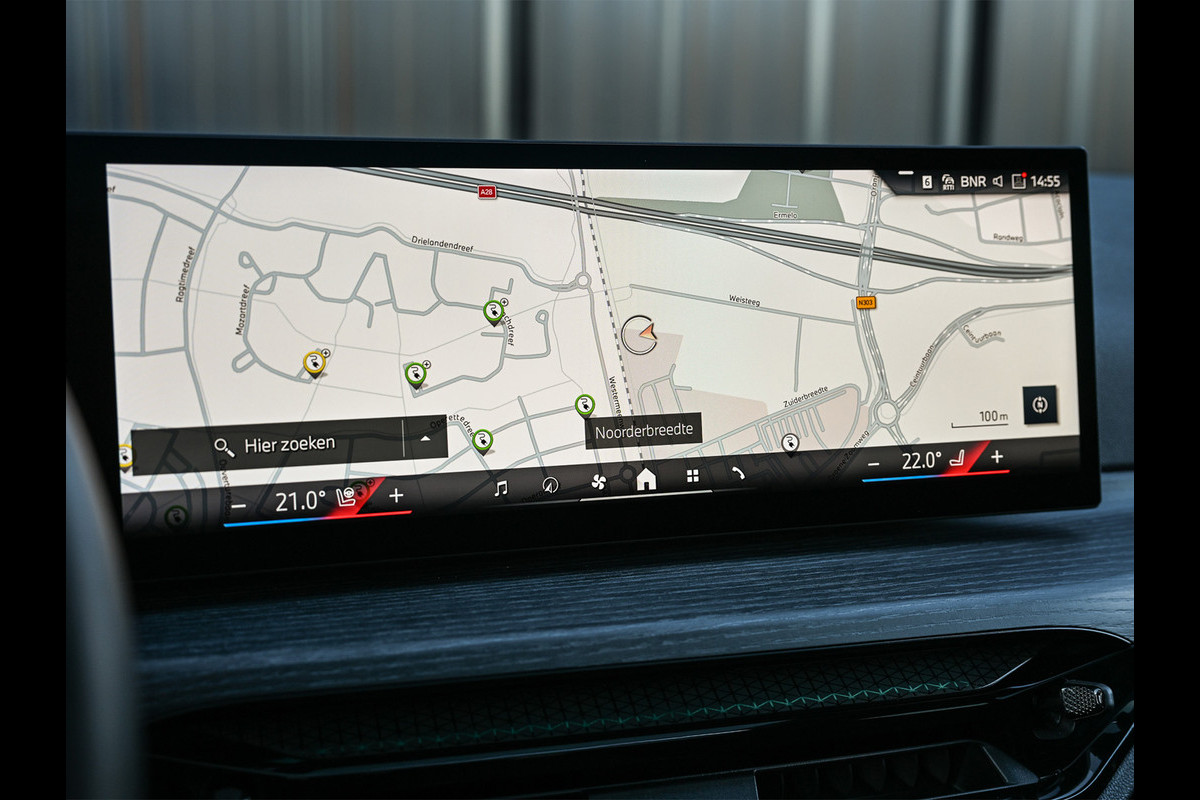Expand the arrow beside the search bar
Viewport: 1200px width, 800px height.
click(x=426, y=438)
